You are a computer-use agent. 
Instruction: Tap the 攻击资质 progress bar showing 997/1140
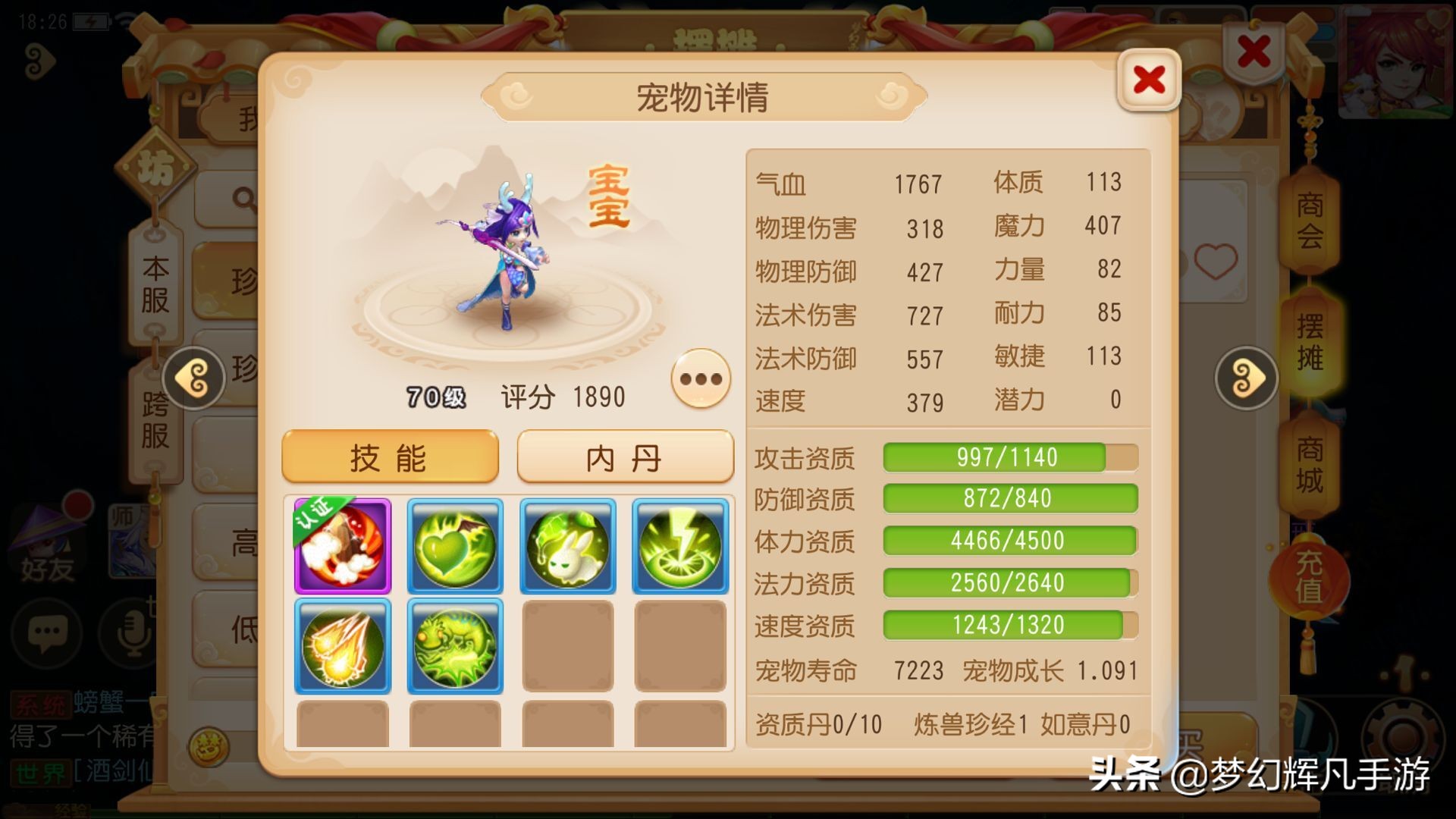[x=1009, y=457]
